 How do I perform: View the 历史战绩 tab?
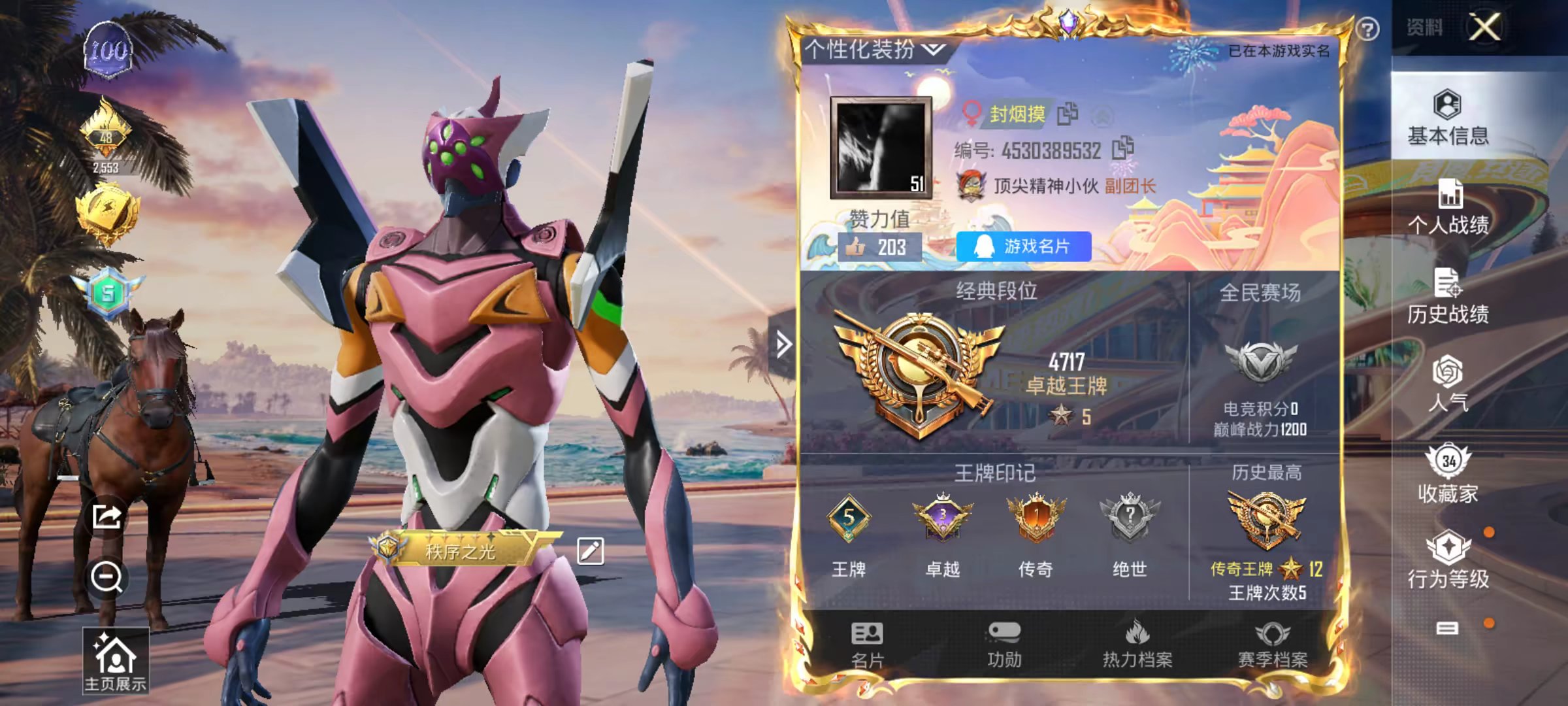coord(1448,297)
